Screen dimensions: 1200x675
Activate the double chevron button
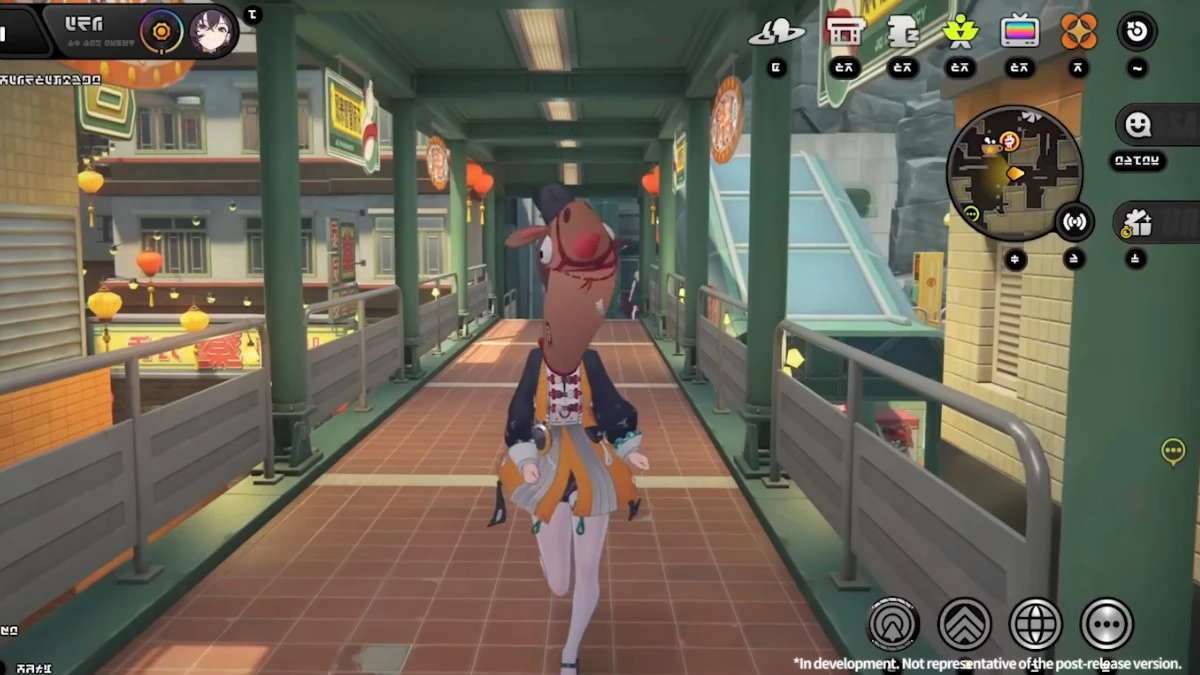pyautogui.click(x=965, y=624)
